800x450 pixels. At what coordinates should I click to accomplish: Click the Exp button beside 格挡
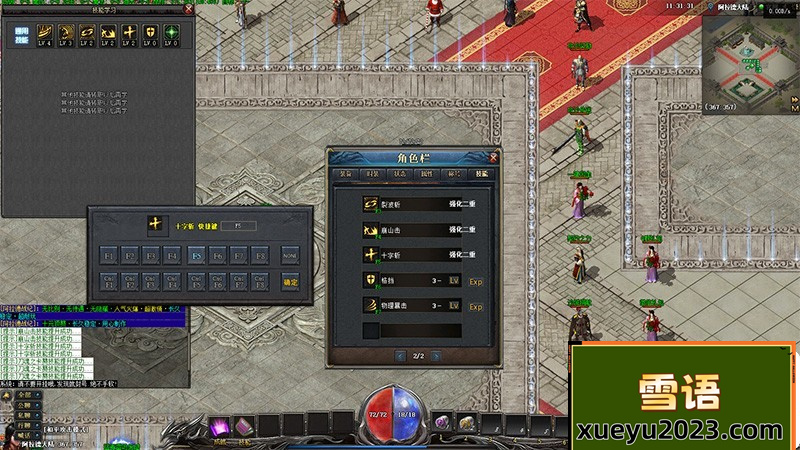476,281
